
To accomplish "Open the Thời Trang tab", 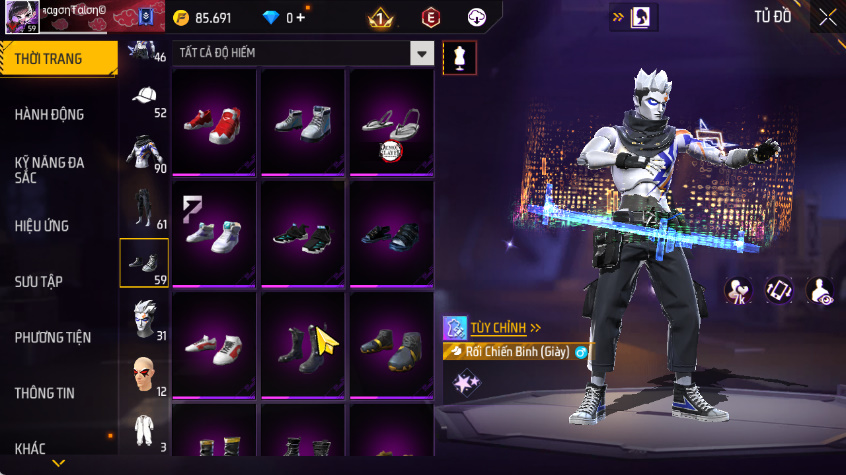I will (x=58, y=59).
